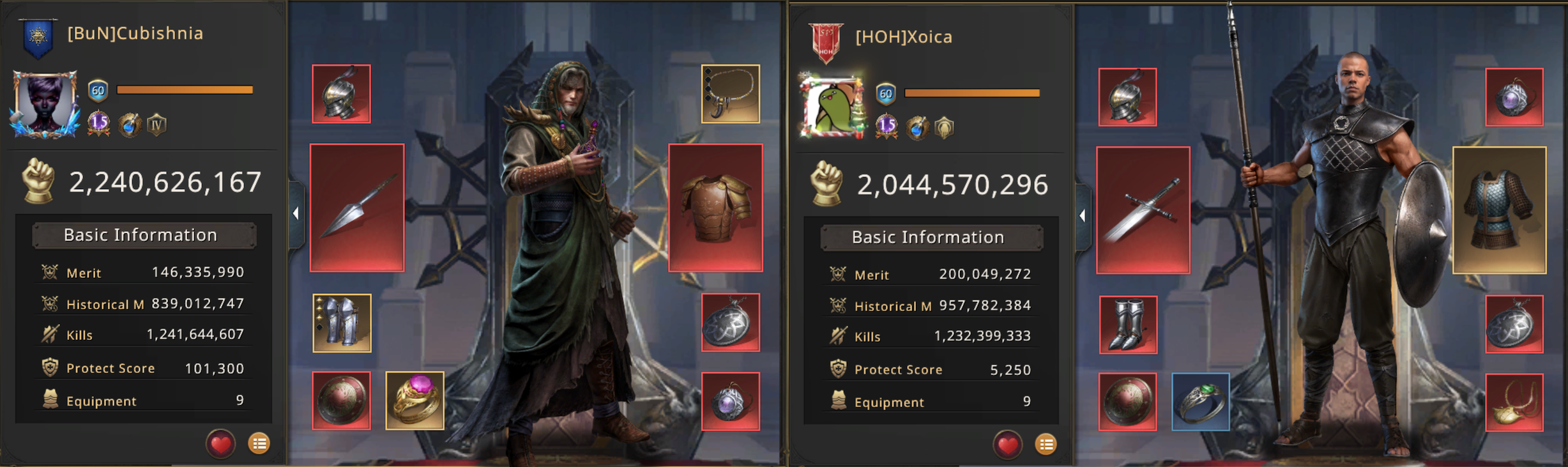The image size is (1568, 467).
Task: Select the golden leg greaves slot
Action: (x=342, y=323)
